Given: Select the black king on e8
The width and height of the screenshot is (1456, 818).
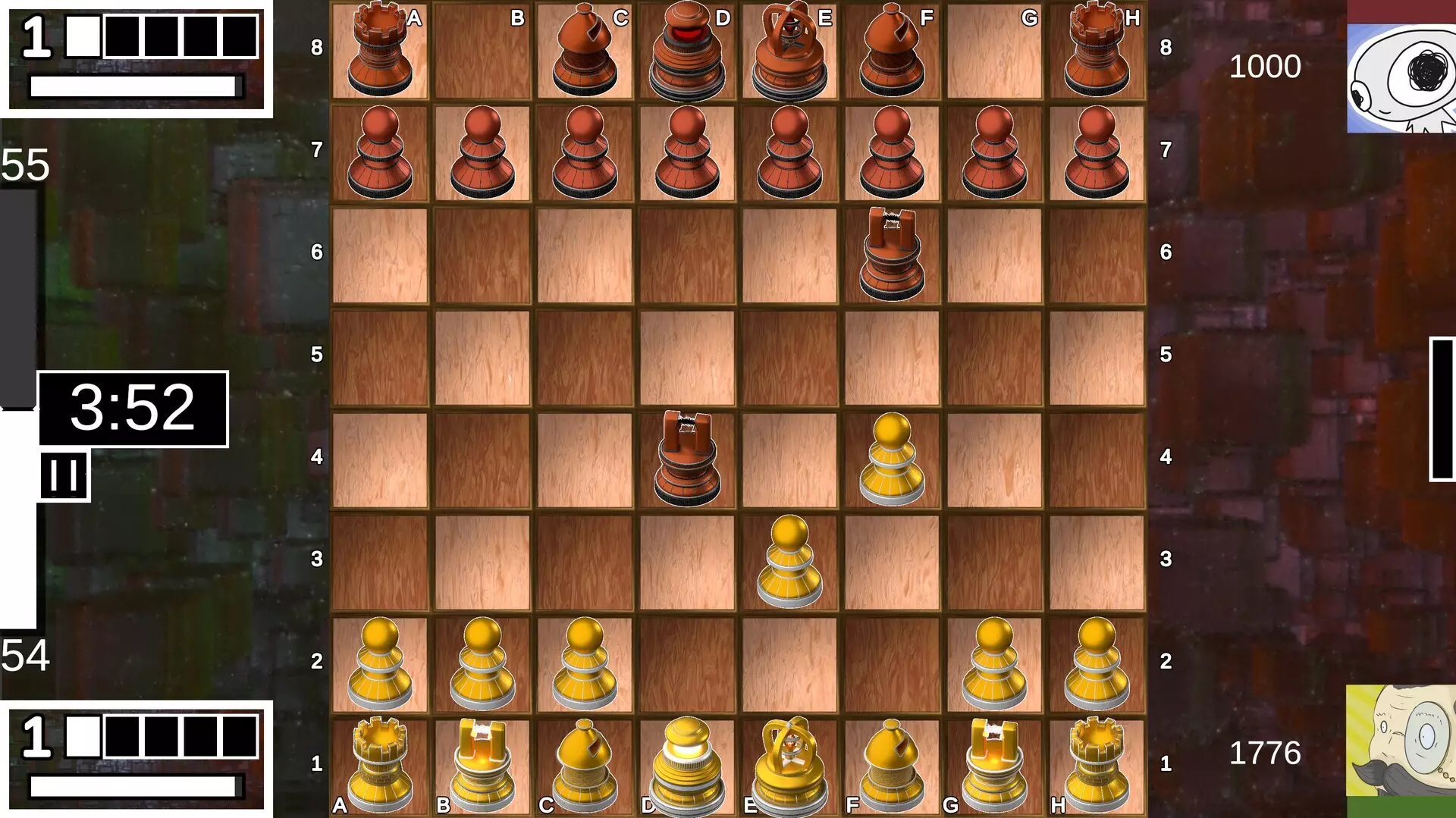Looking at the screenshot, I should pos(790,49).
